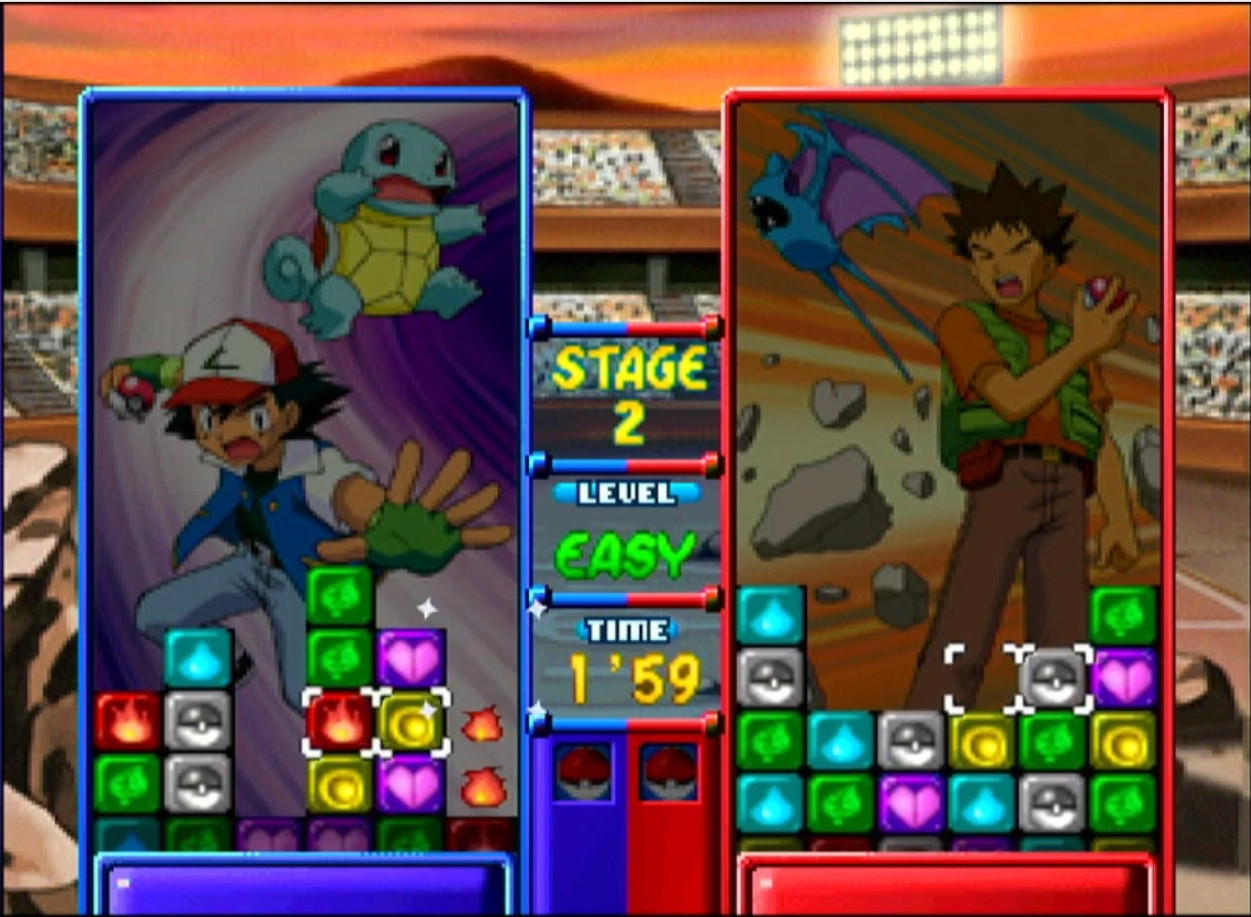Select the red fire tile beside Ash's gray Poké Ball tile
Viewport: 1251px width, 917px height.
[128, 721]
